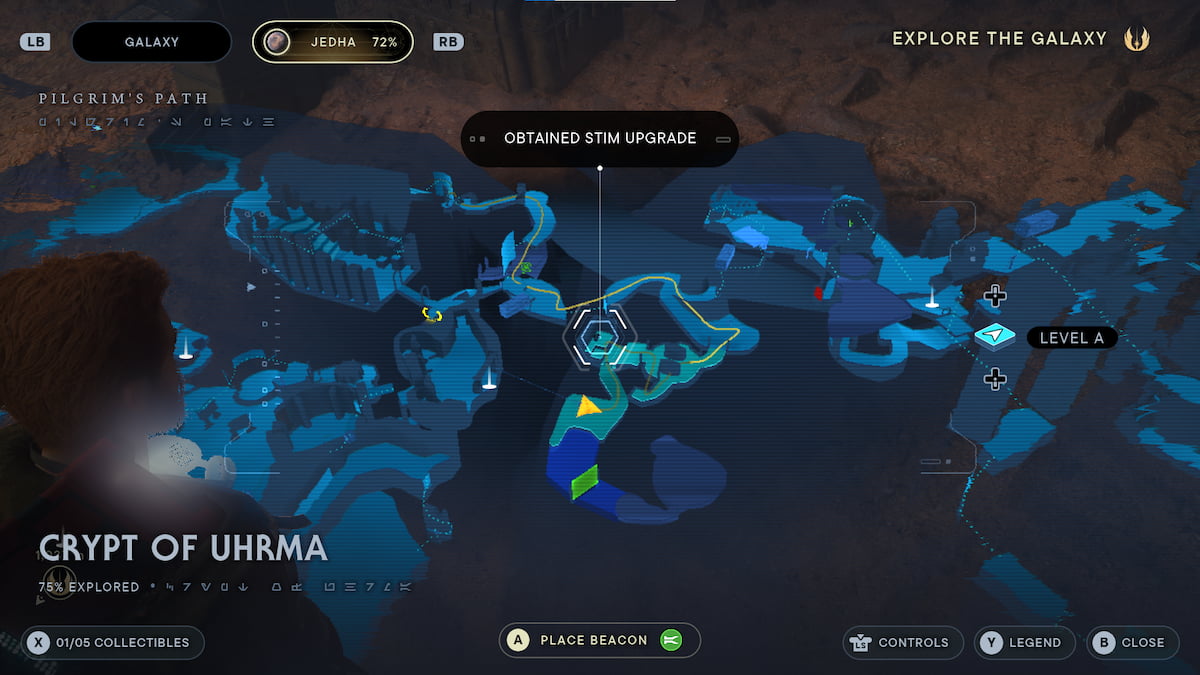Select the yellow circular marker on map

(x=432, y=314)
